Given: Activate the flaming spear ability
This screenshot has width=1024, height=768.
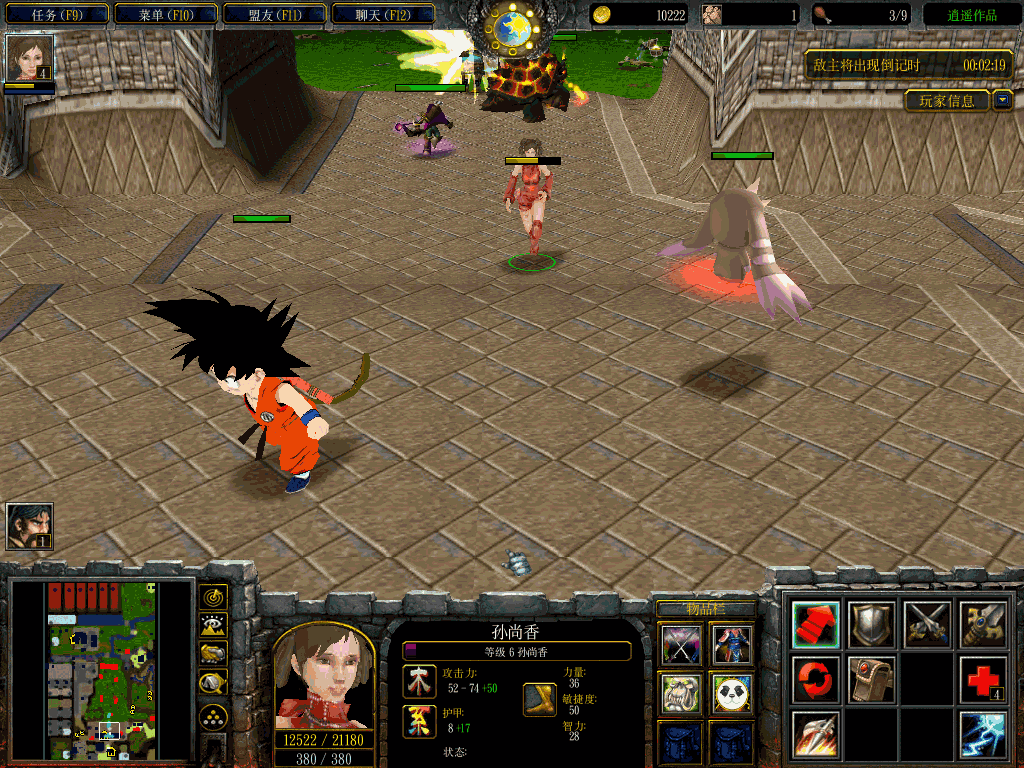Looking at the screenshot, I should (x=816, y=735).
